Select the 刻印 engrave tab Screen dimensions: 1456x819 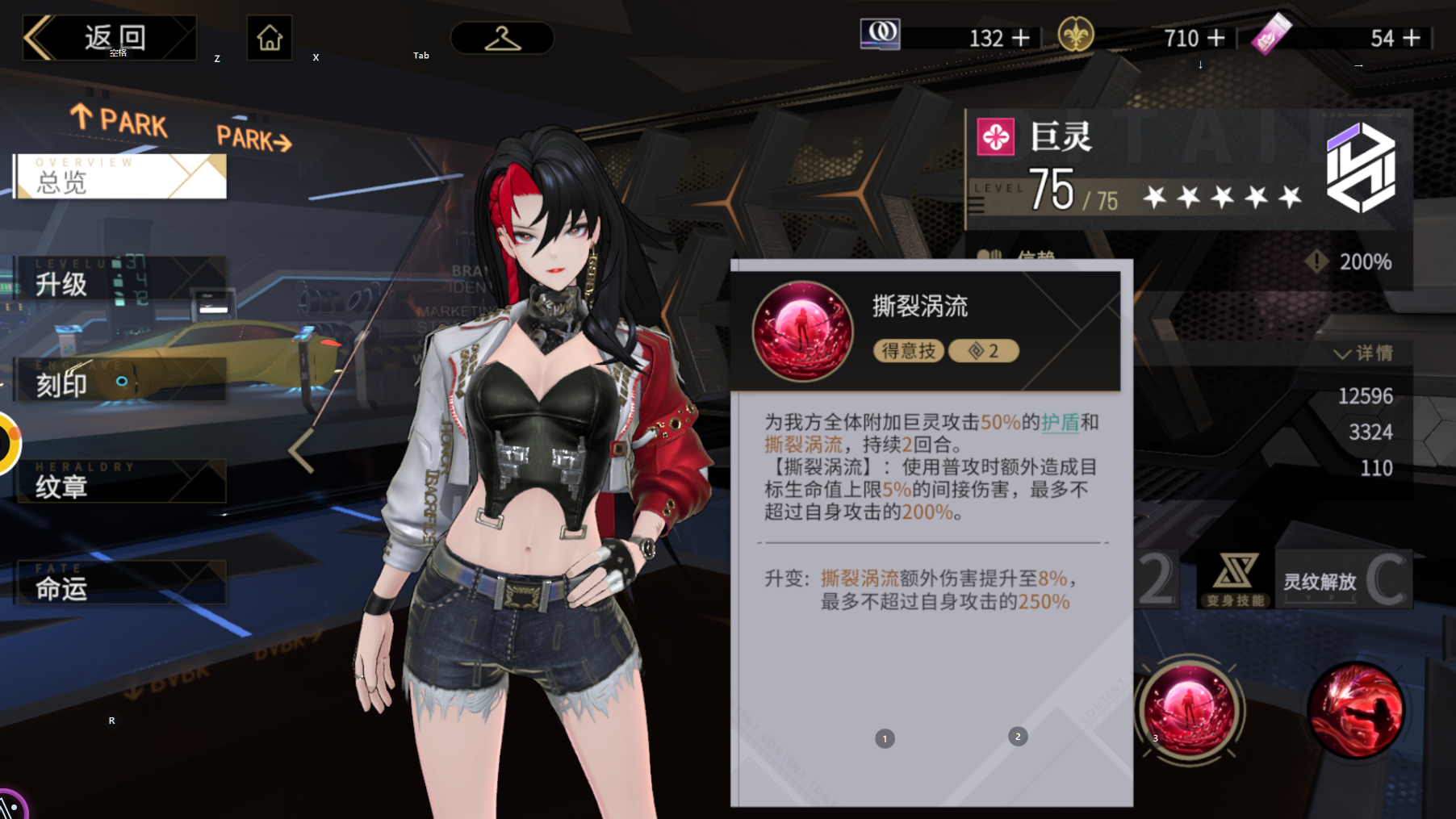coord(120,382)
